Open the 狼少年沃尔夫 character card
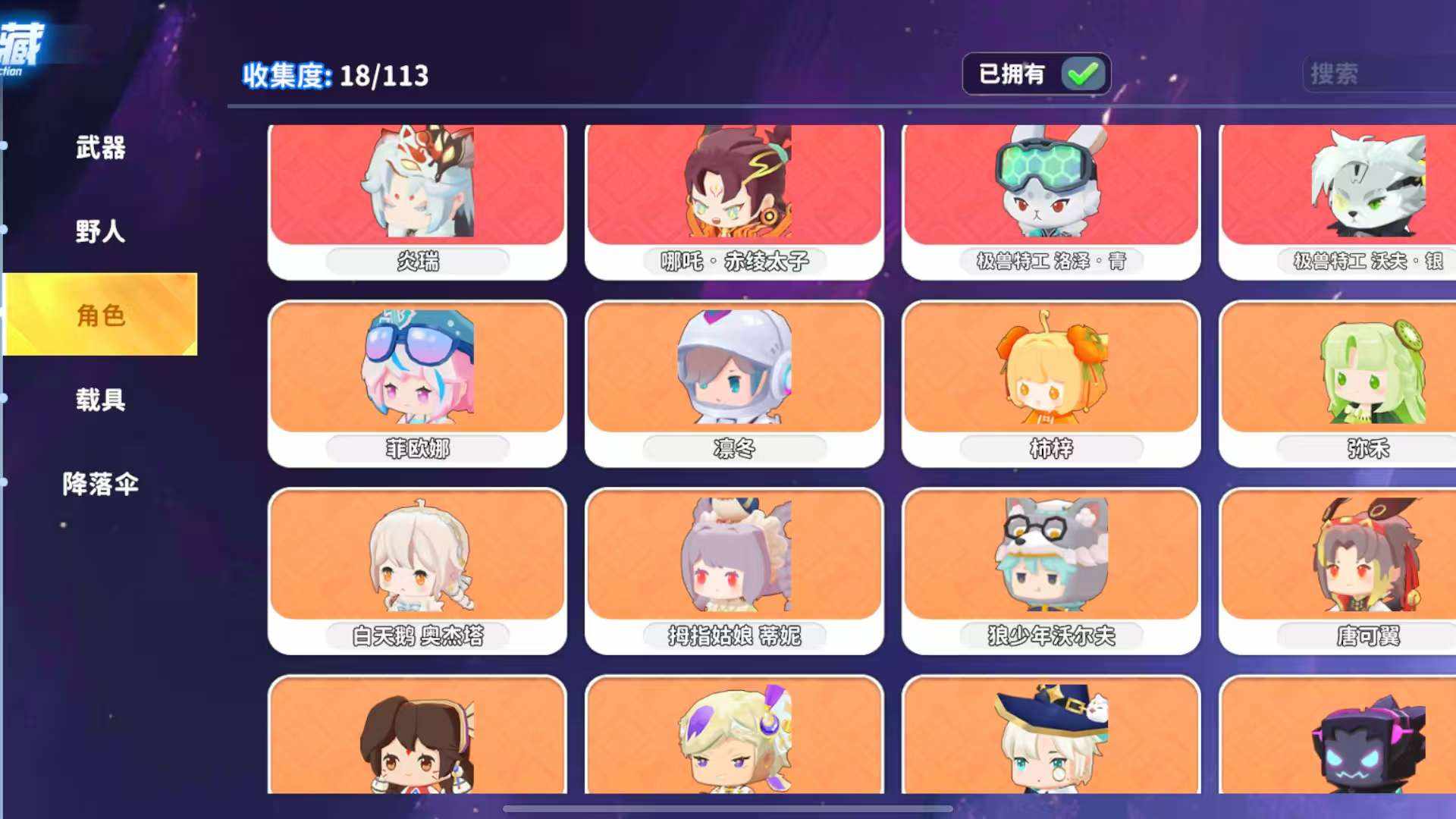The image size is (1456, 819). [1051, 570]
